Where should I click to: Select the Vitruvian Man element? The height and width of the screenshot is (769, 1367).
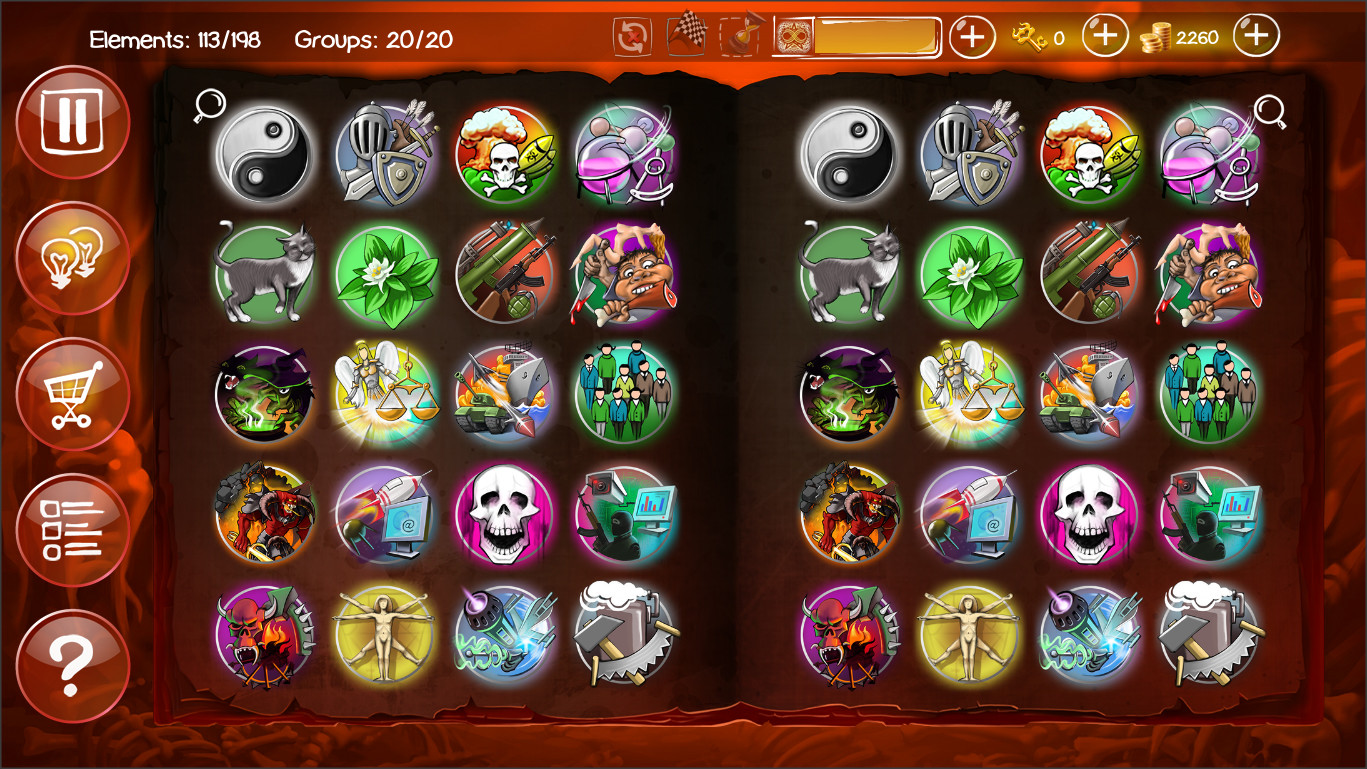coord(385,636)
